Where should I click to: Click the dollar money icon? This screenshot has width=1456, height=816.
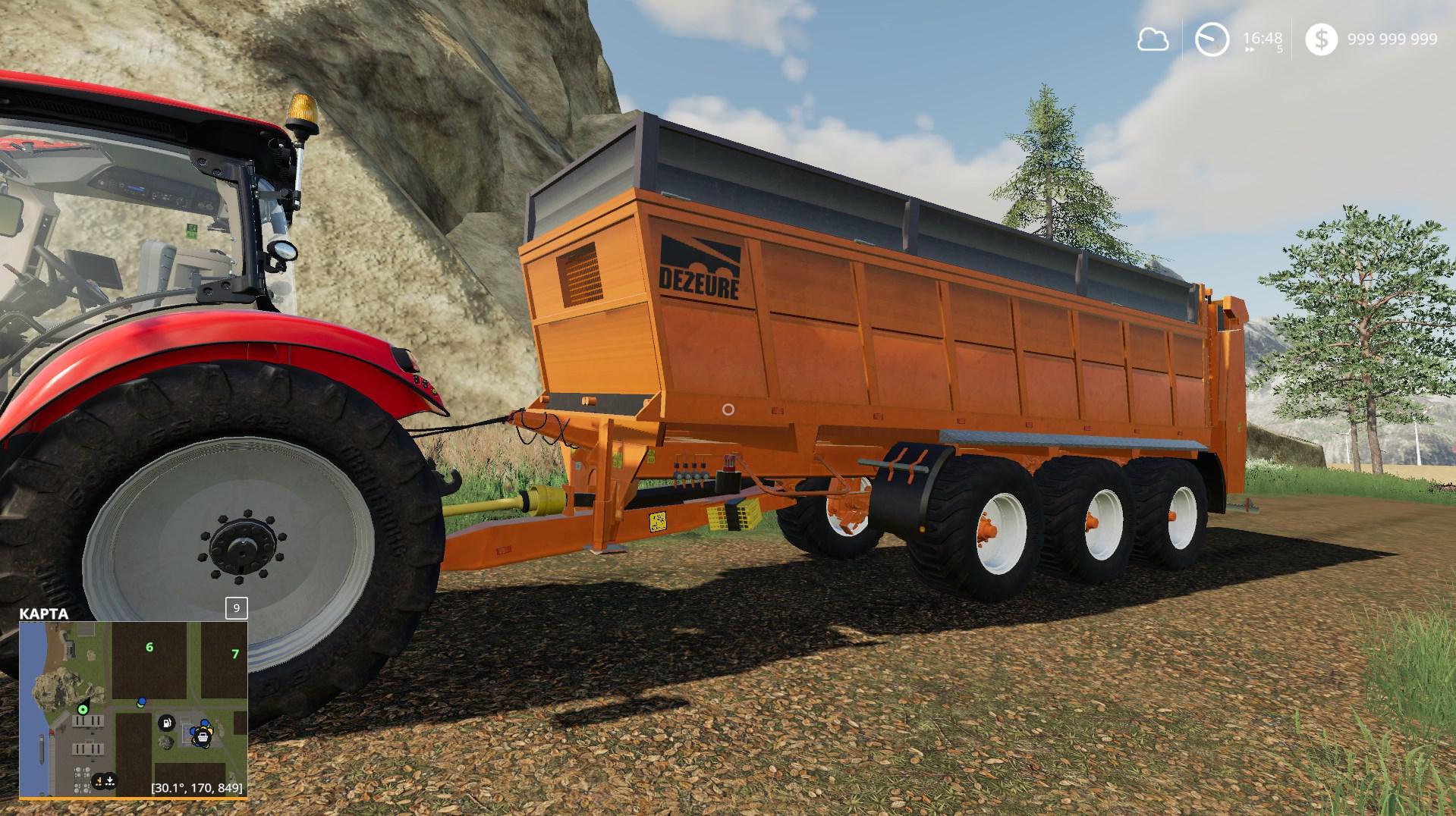(x=1321, y=39)
